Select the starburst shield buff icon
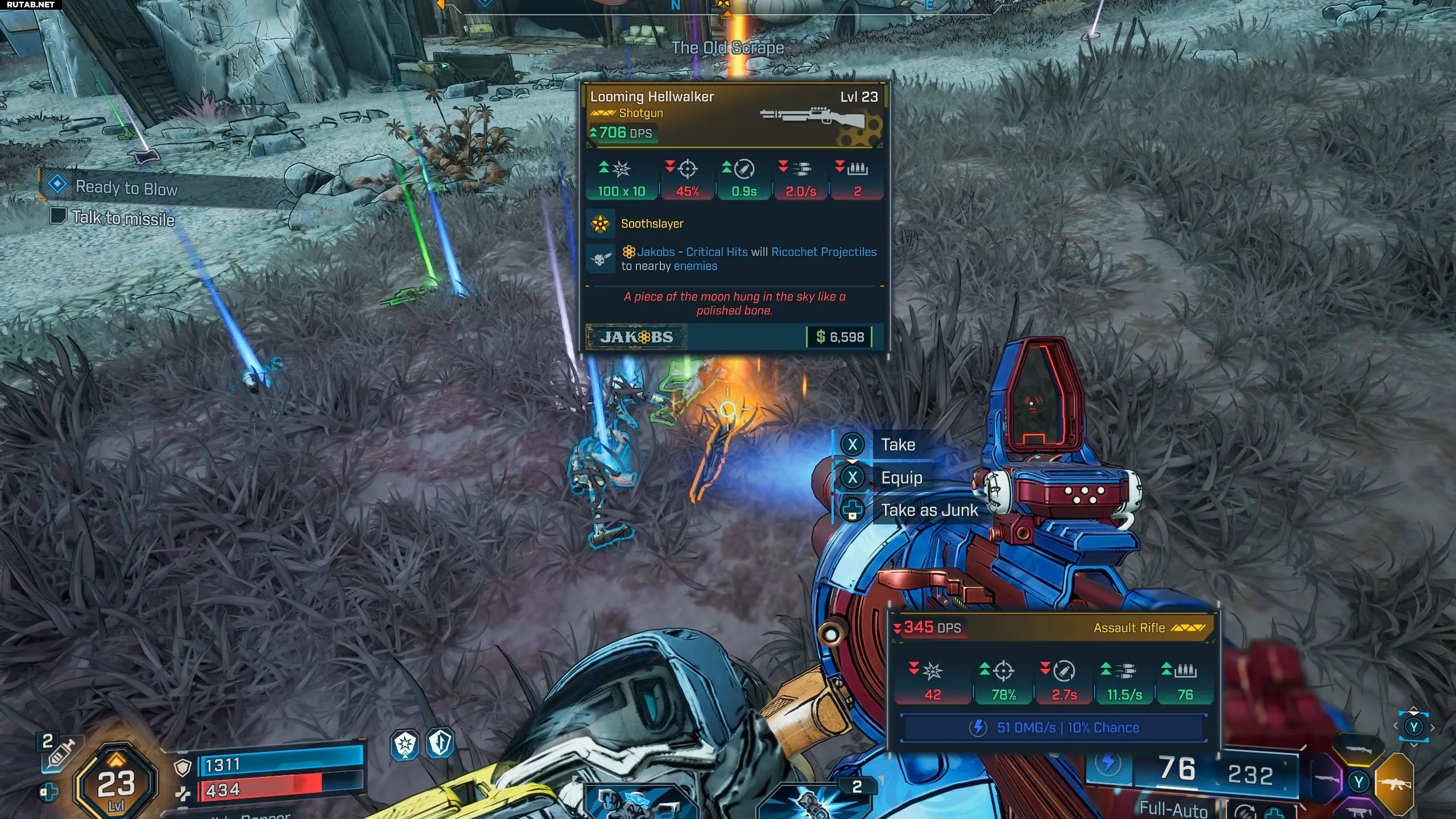The width and height of the screenshot is (1456, 819). click(x=405, y=744)
